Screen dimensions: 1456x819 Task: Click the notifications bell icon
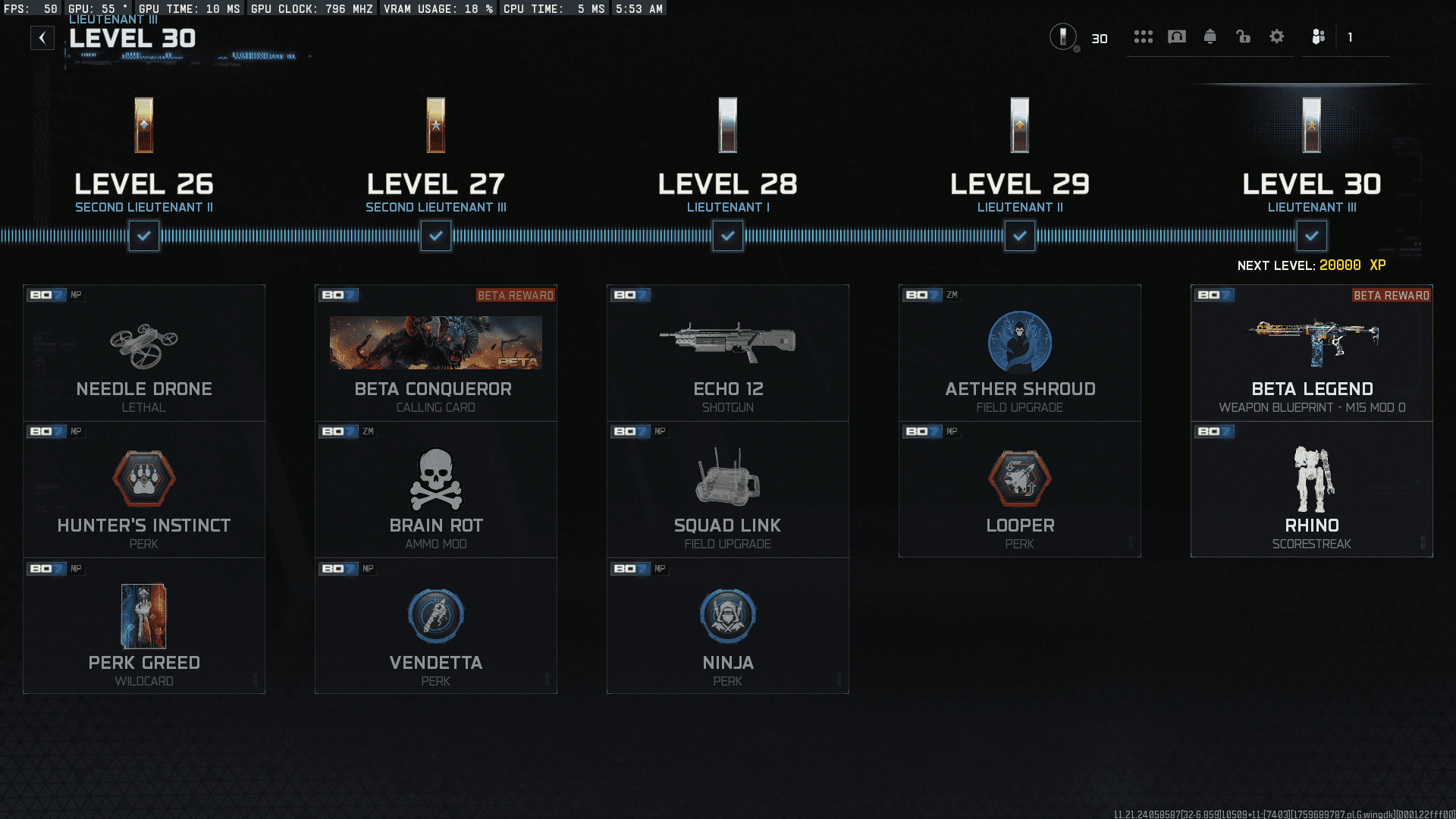coord(1210,36)
